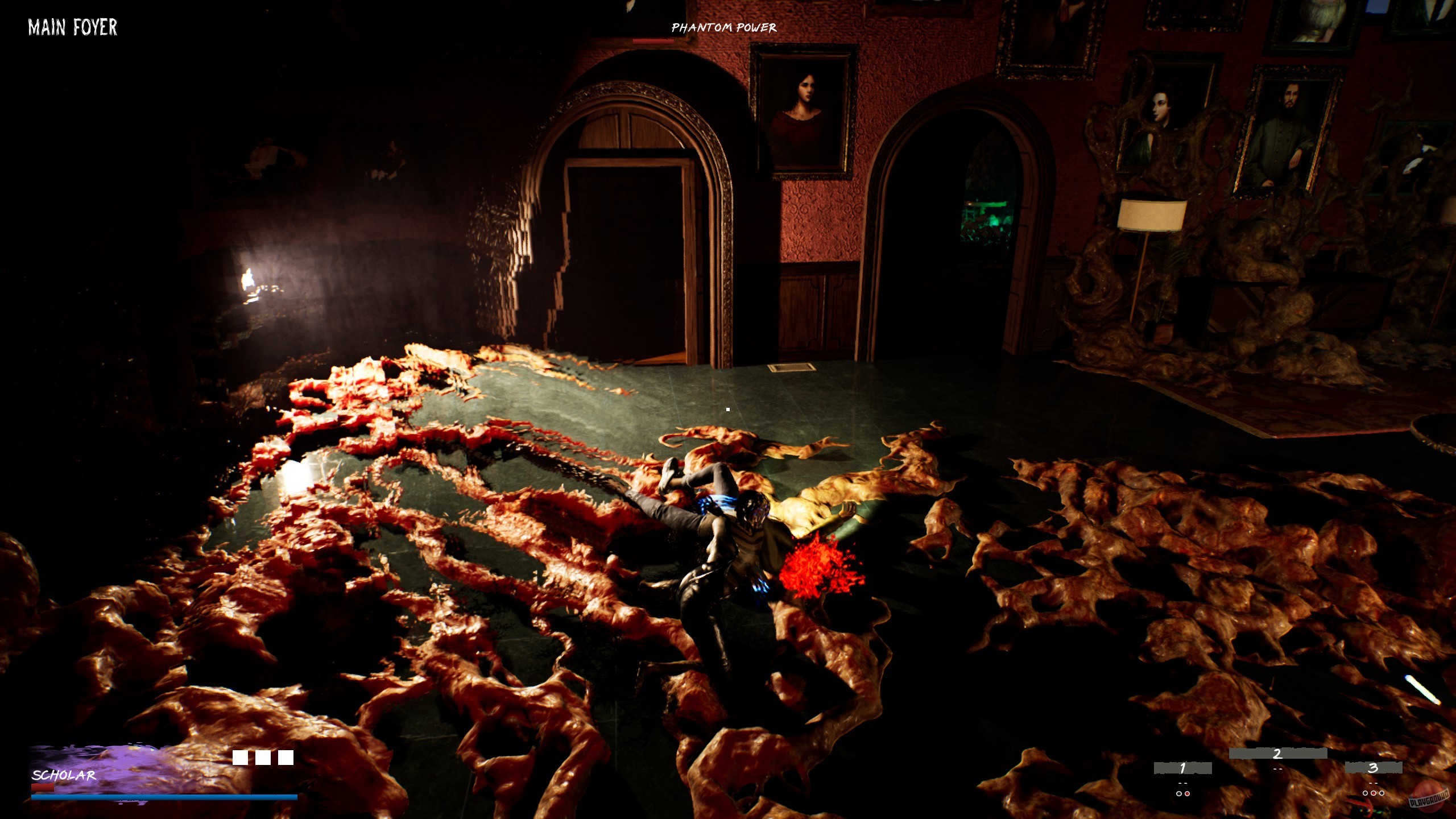Expand the dashes under ability slot 1

[1182, 783]
